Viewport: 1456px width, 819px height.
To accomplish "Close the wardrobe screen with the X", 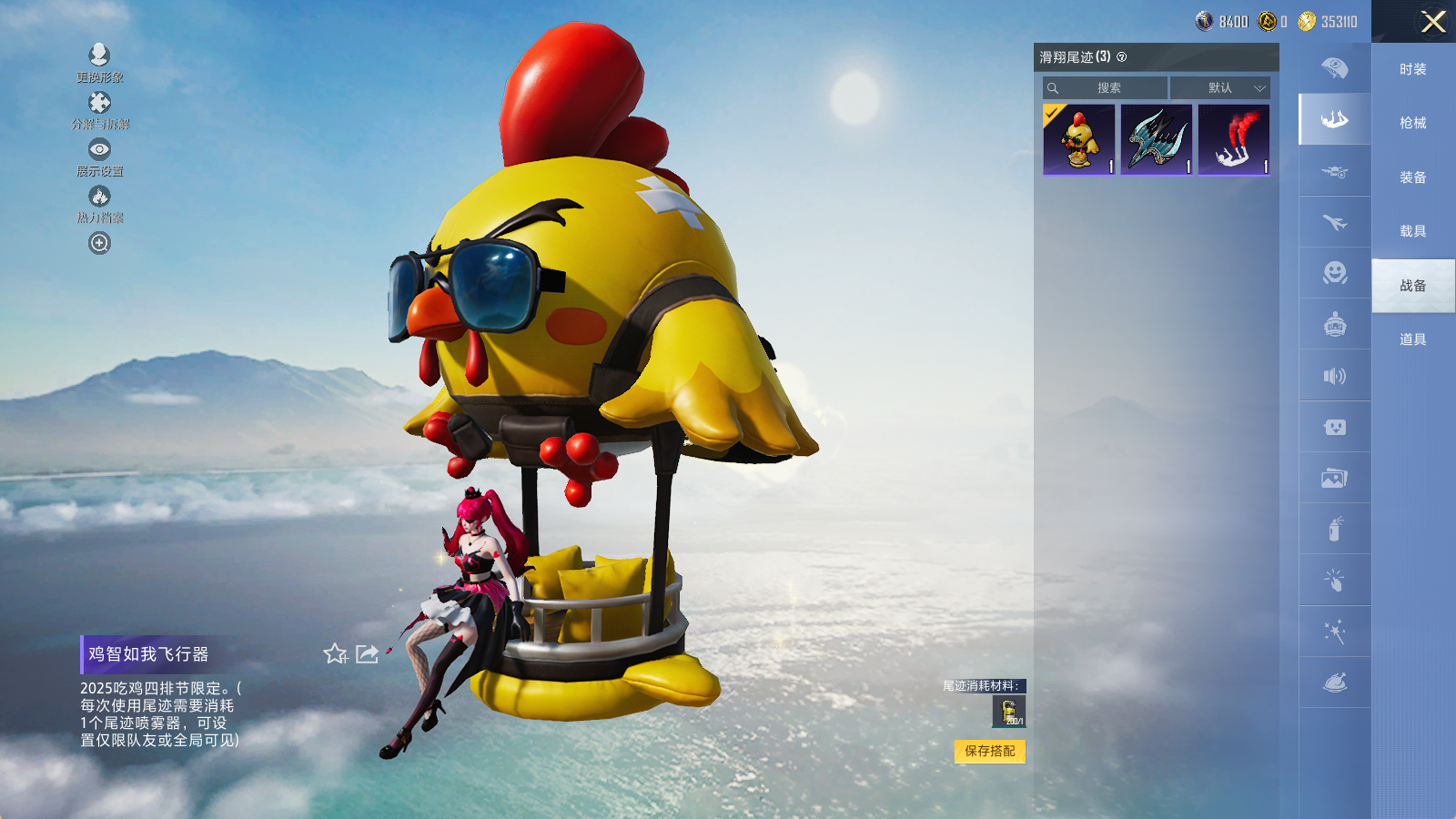I will pyautogui.click(x=1433, y=22).
